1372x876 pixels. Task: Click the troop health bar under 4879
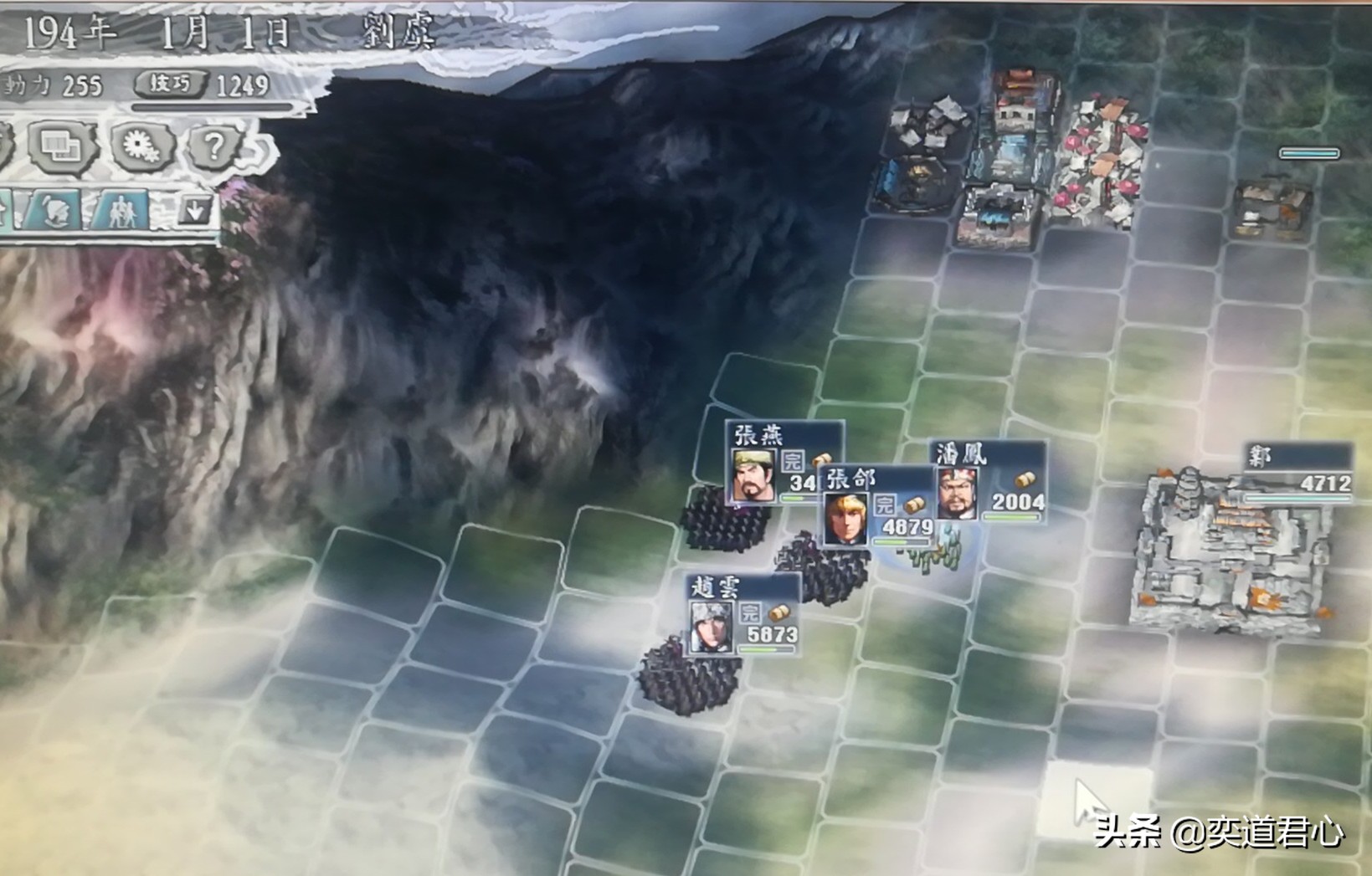(902, 541)
